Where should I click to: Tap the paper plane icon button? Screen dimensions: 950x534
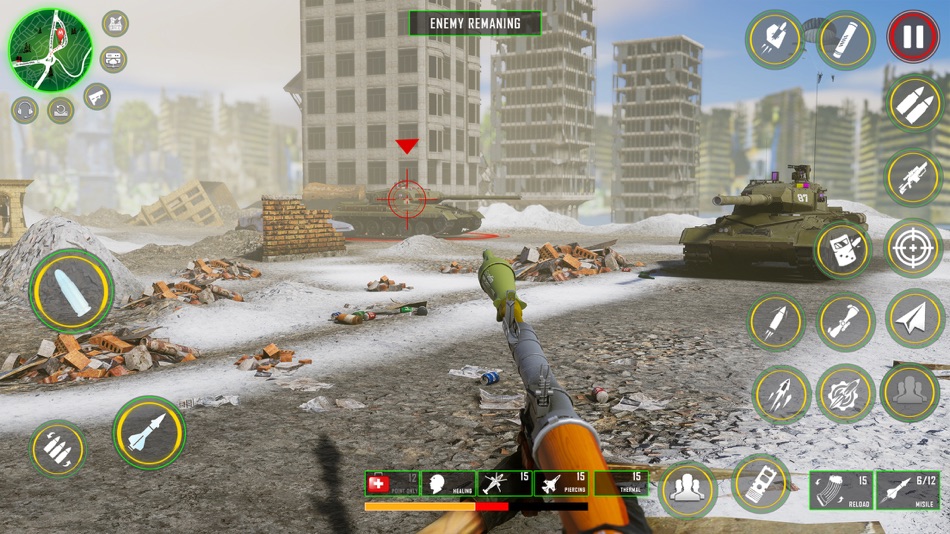pos(914,319)
